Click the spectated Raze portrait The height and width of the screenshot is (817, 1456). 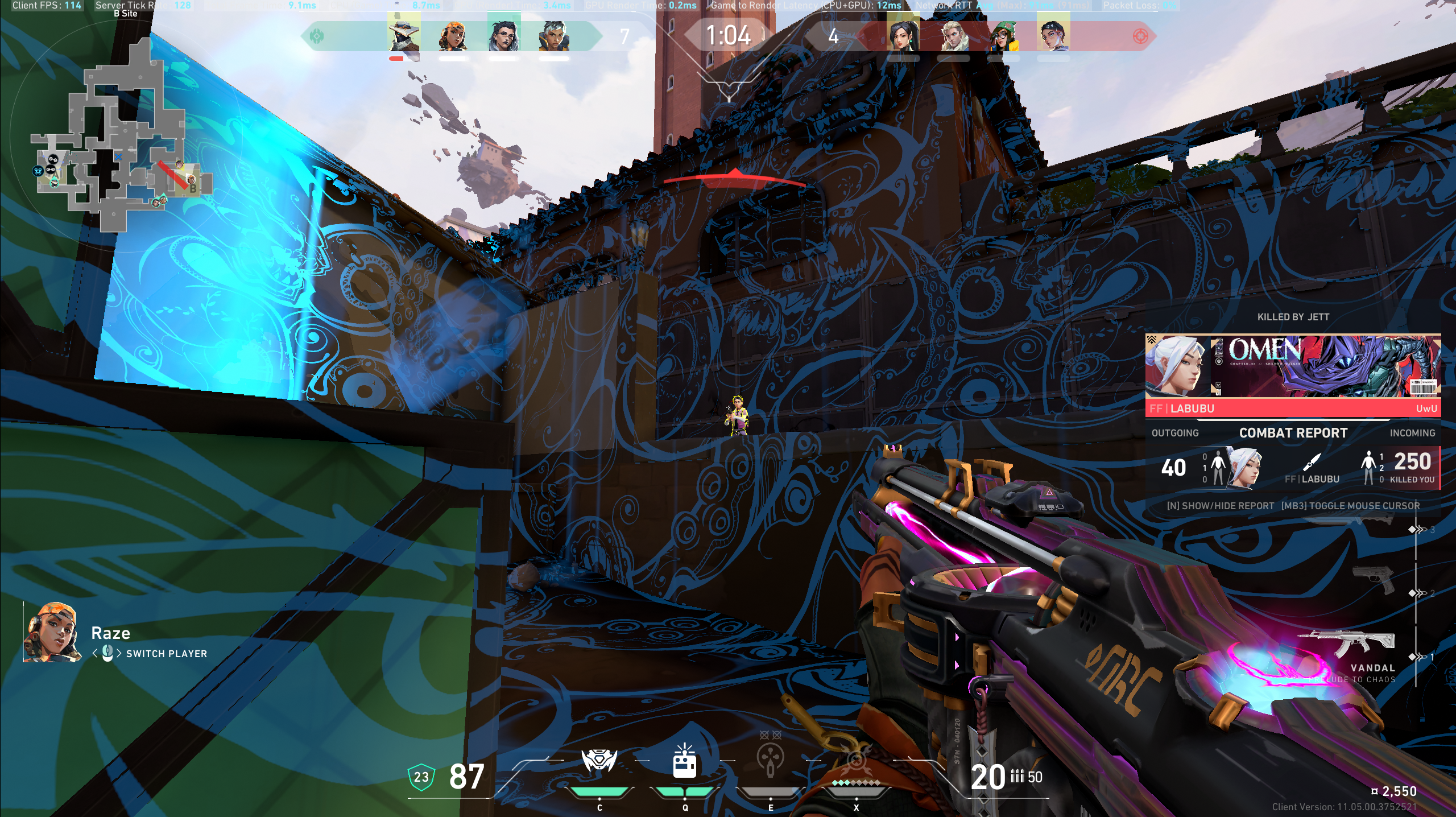52,632
